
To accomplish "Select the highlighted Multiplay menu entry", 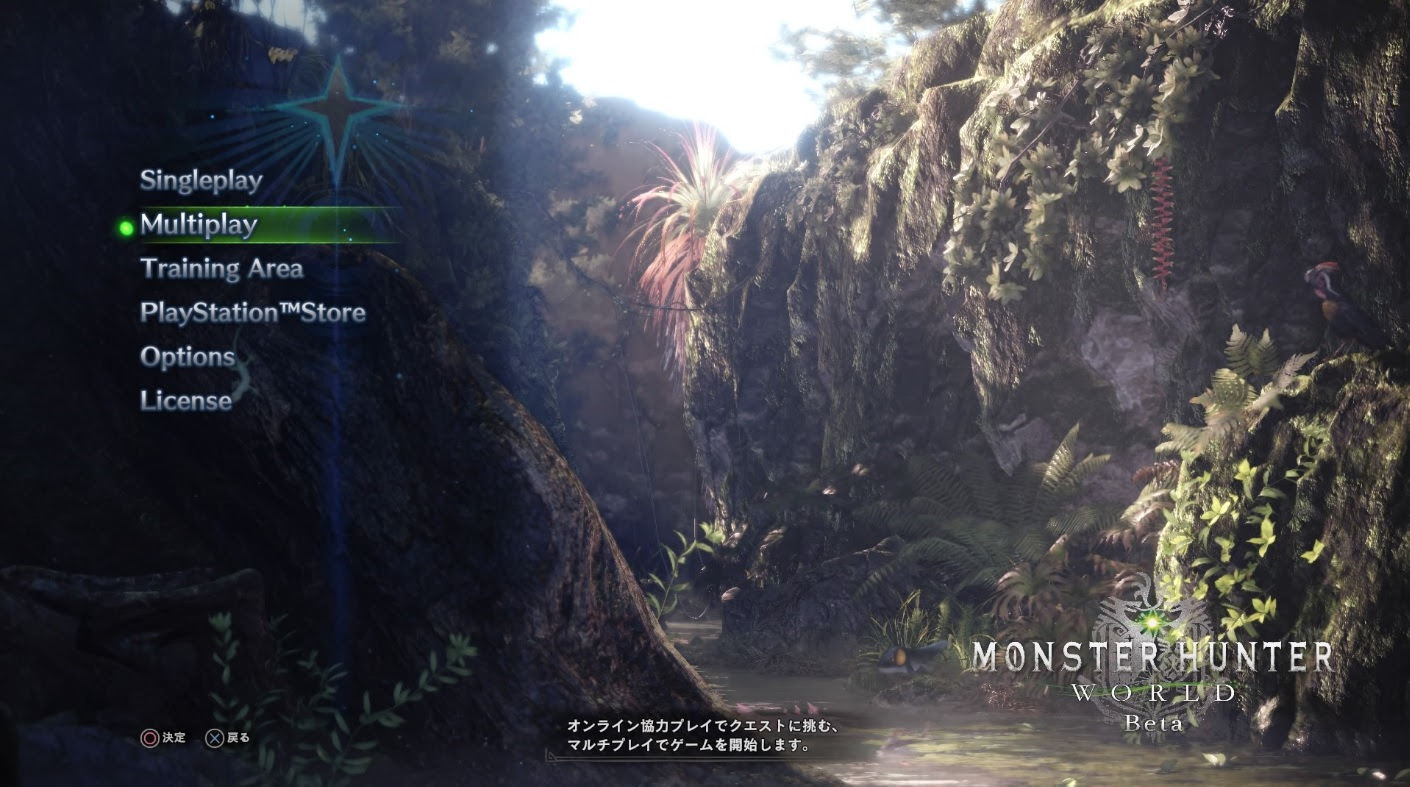I will [x=198, y=225].
